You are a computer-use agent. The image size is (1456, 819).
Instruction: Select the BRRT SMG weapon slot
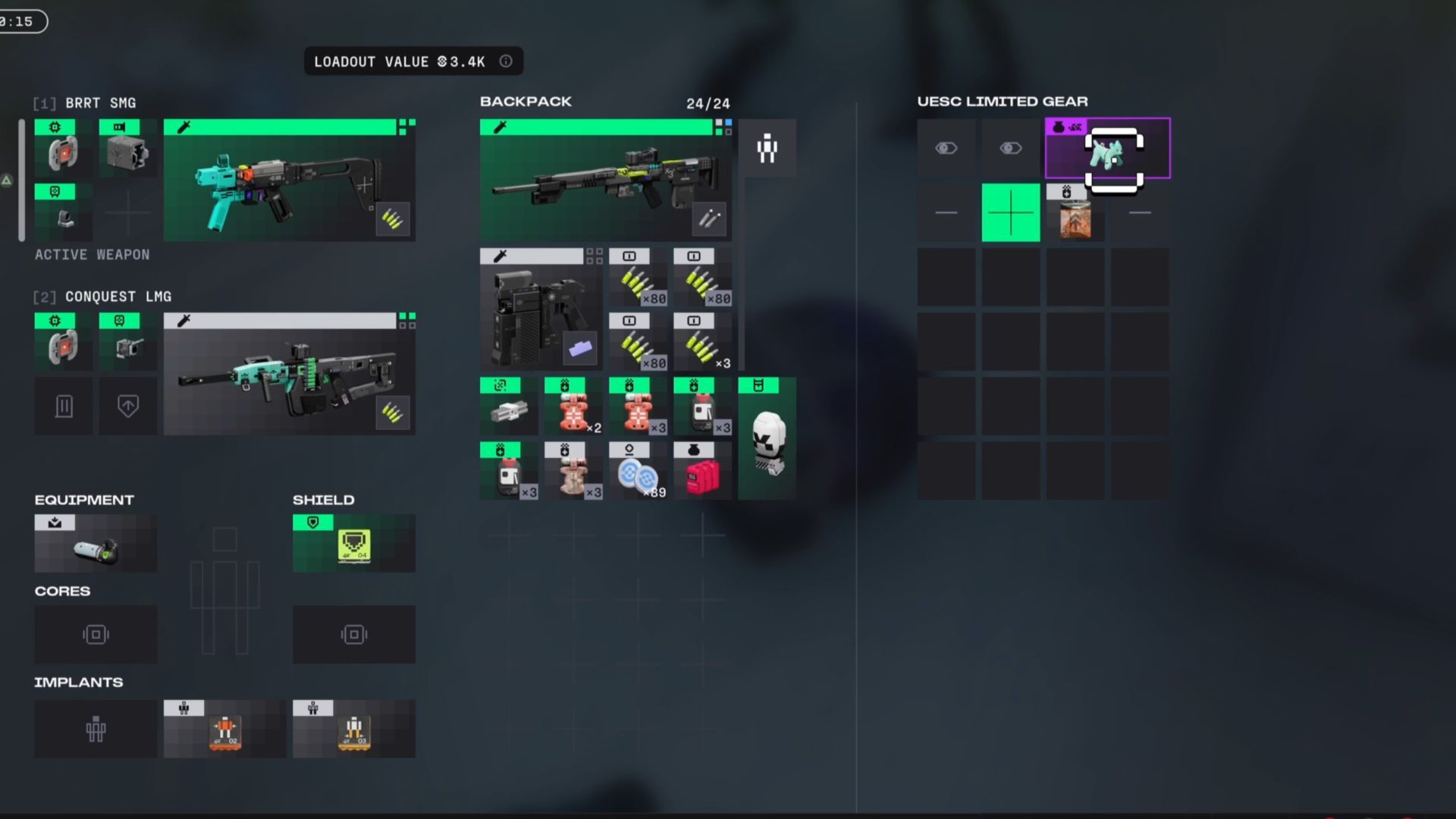click(289, 180)
